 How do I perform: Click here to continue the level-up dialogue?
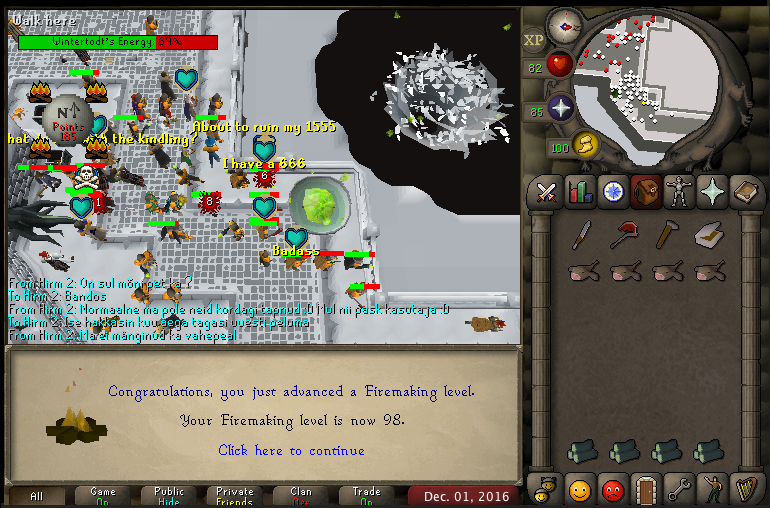coord(291,450)
